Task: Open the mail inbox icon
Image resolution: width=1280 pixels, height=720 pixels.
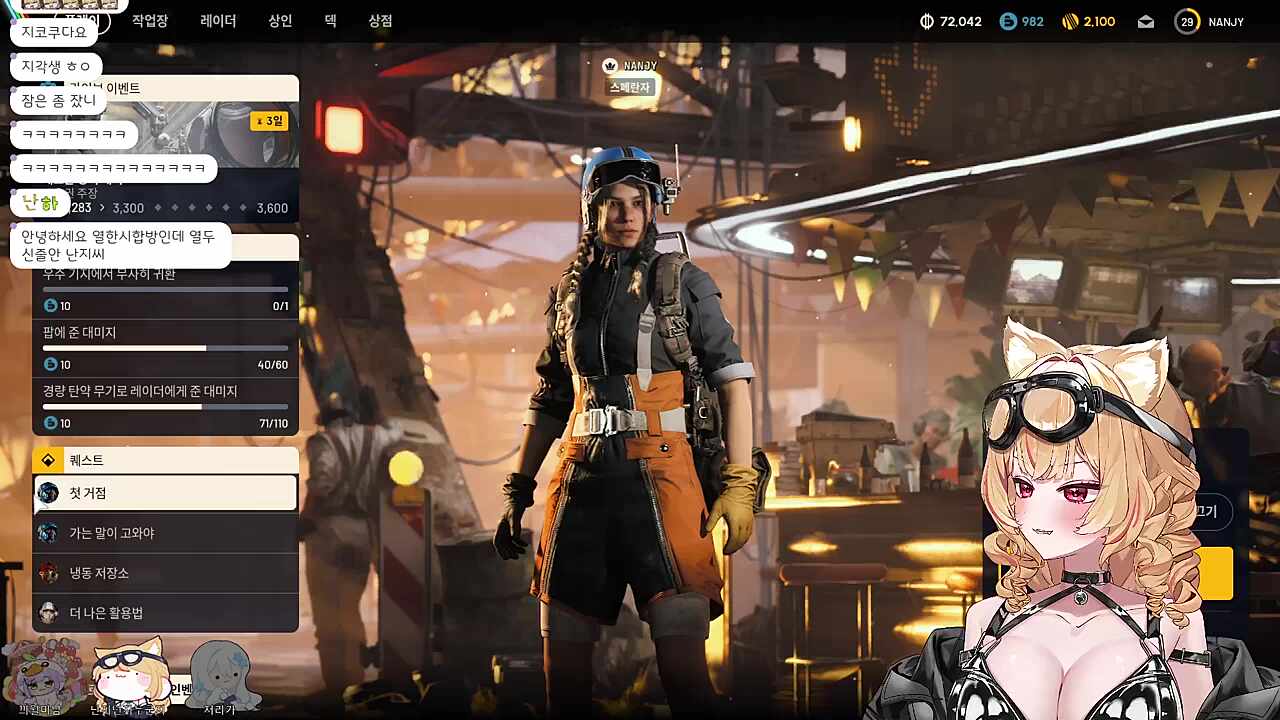Action: click(1146, 22)
